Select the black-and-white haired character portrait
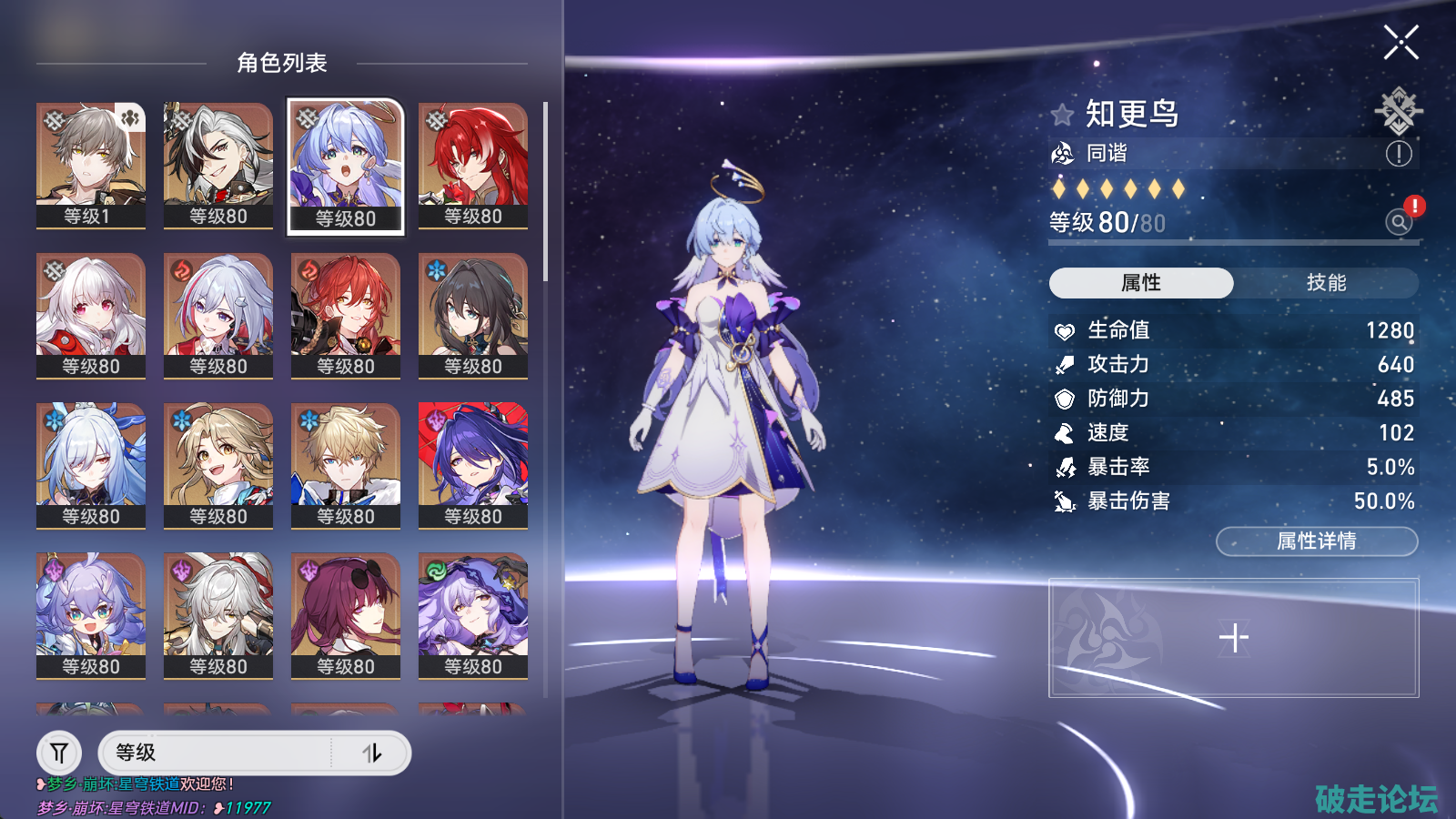This screenshot has height=819, width=1456. click(217, 164)
